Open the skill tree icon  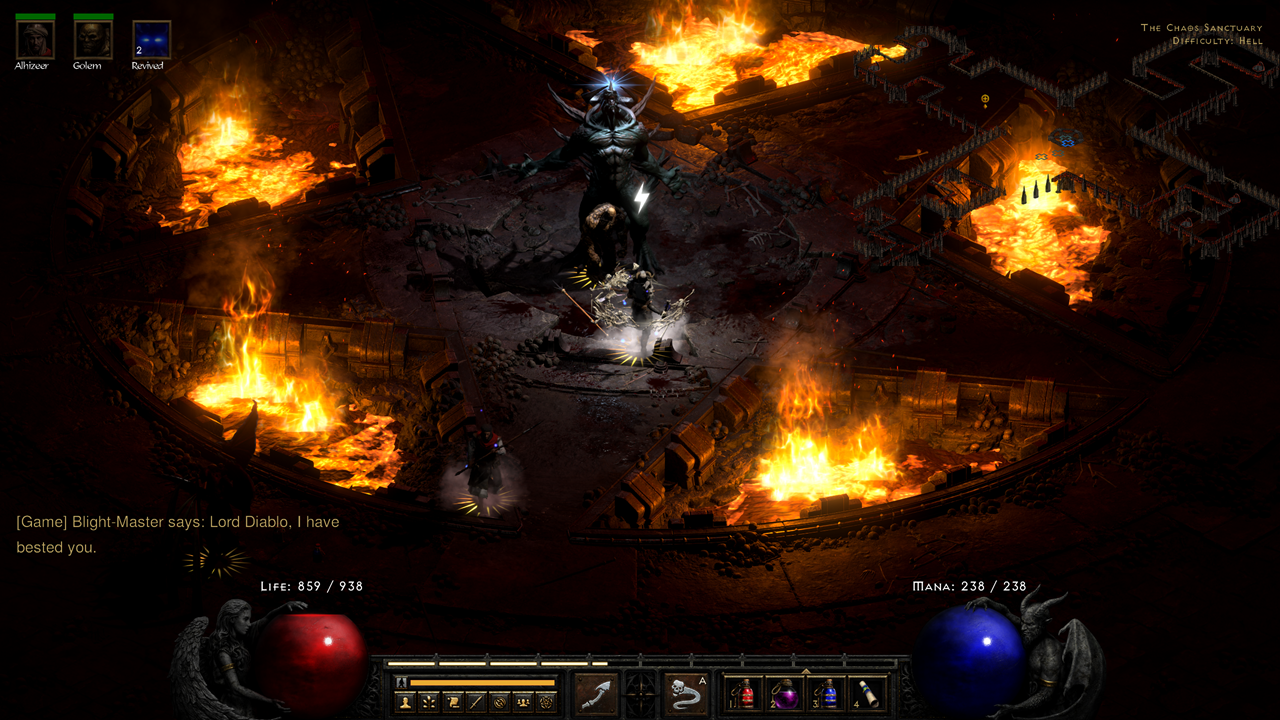(x=431, y=700)
